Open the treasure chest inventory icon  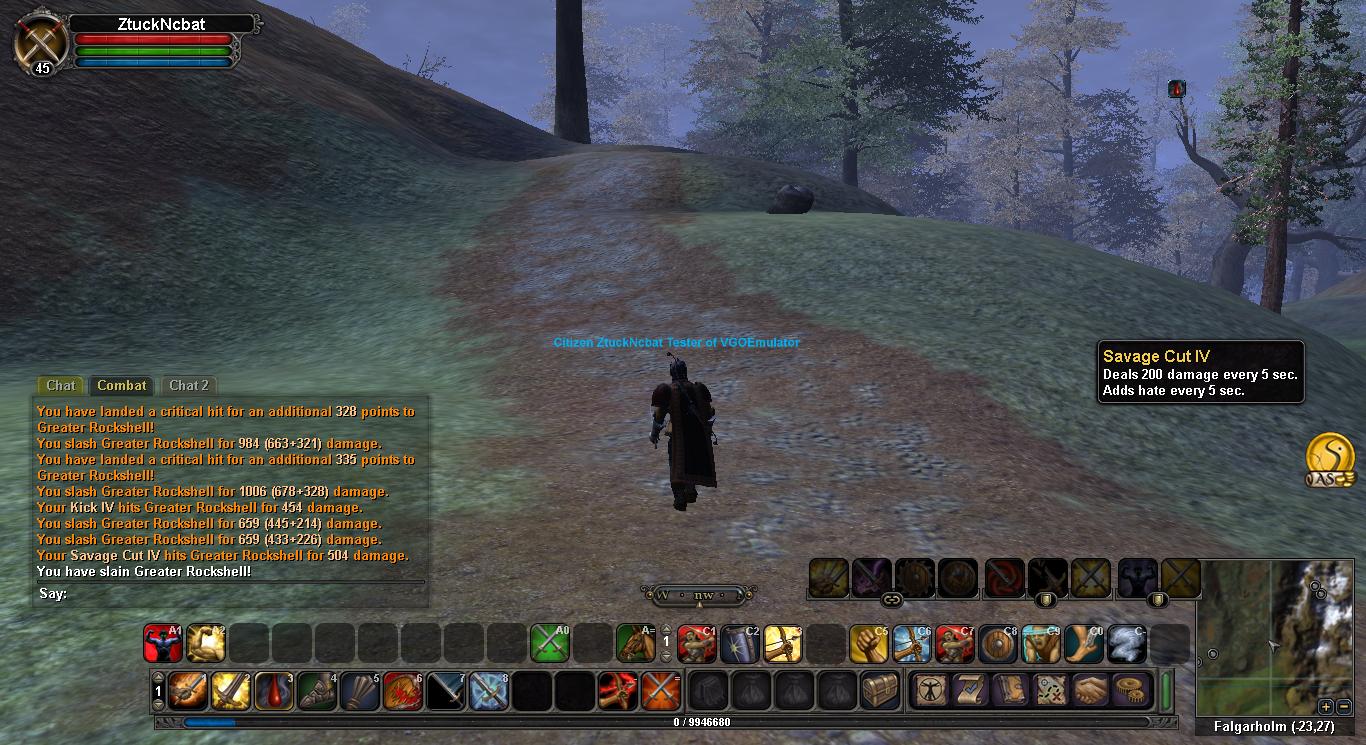point(881,691)
